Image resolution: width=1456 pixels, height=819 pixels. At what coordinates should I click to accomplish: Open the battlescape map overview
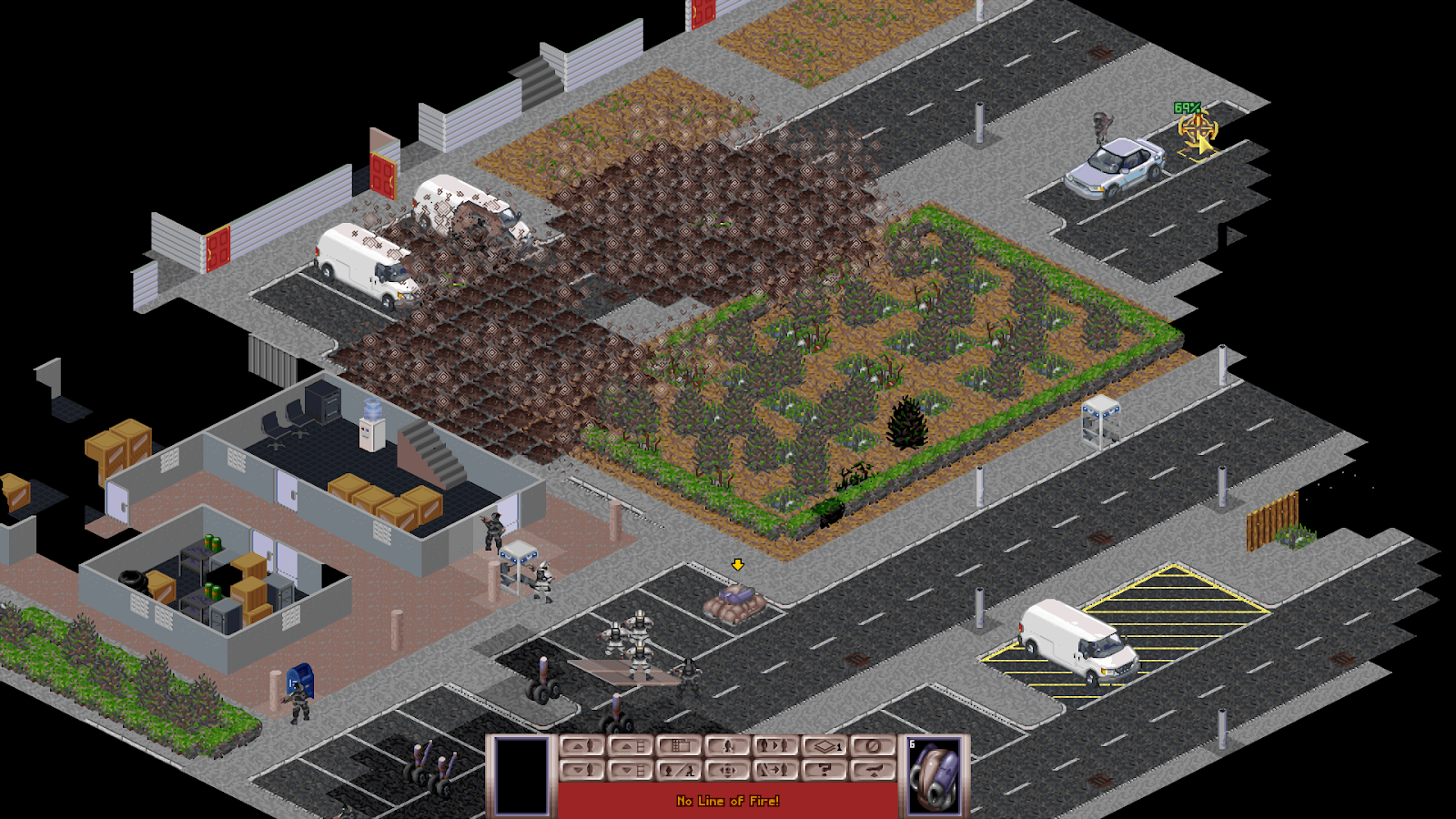coord(678,746)
